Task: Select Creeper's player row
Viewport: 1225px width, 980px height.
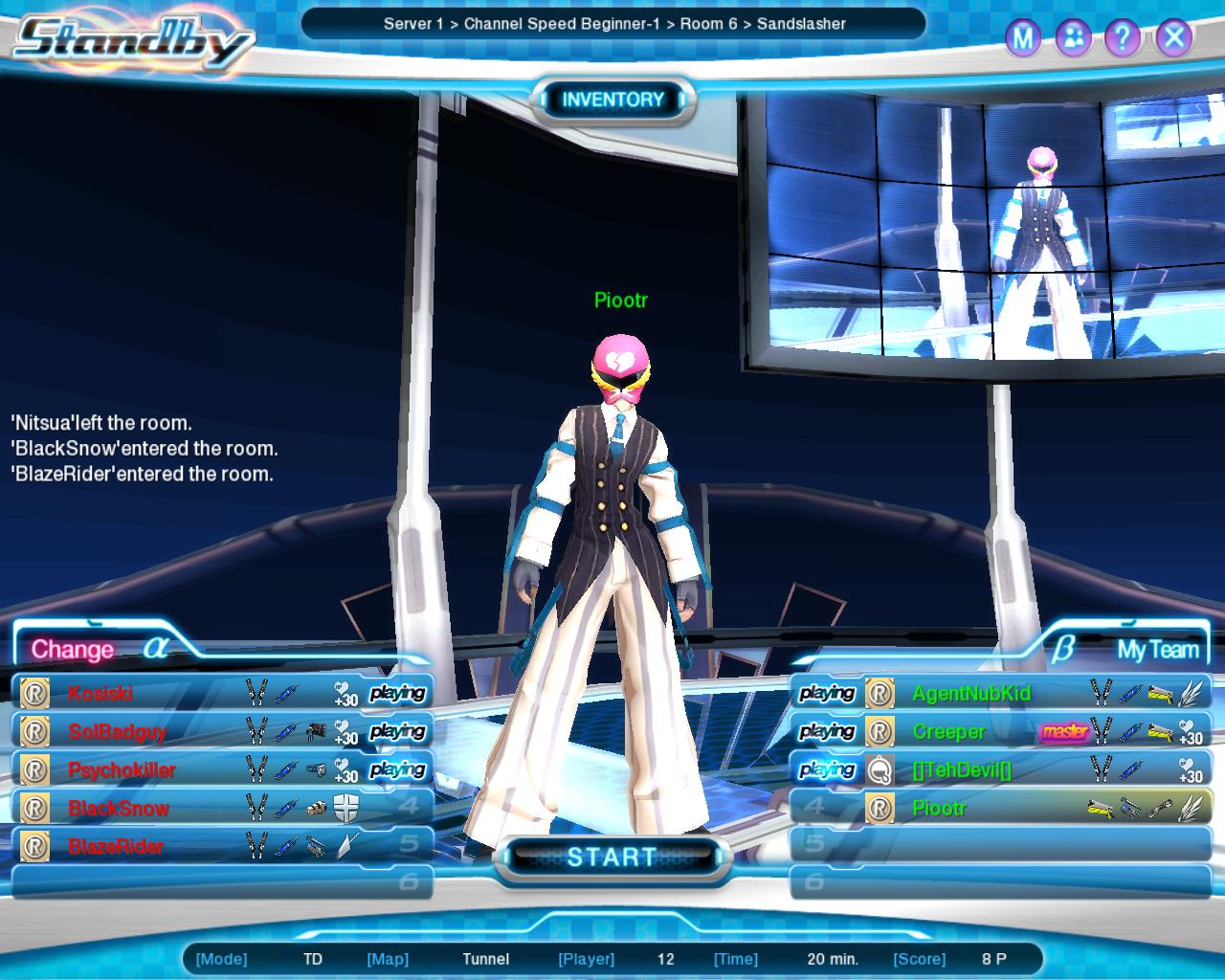Action: [948, 731]
